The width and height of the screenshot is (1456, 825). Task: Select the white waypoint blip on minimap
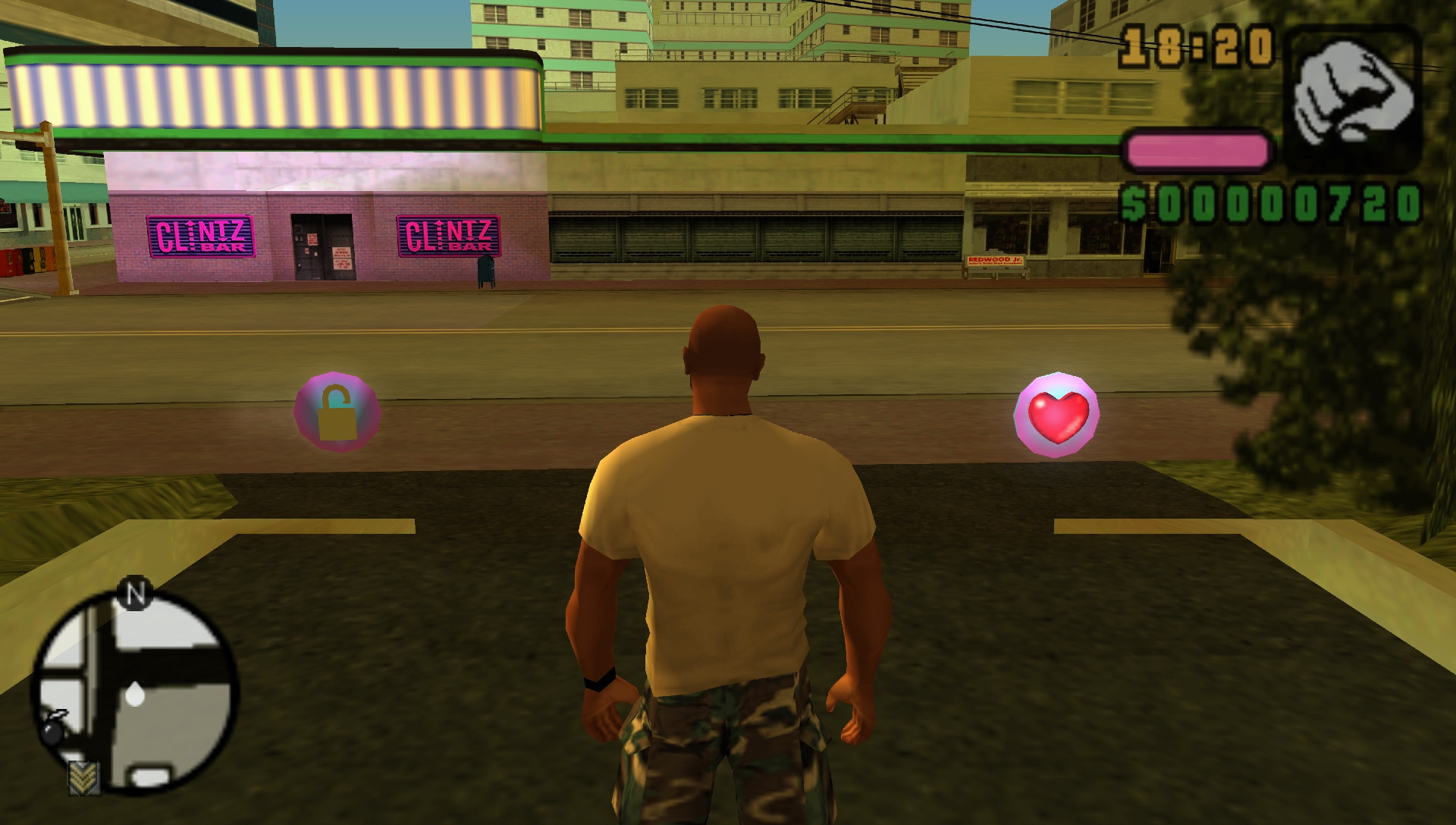click(134, 694)
